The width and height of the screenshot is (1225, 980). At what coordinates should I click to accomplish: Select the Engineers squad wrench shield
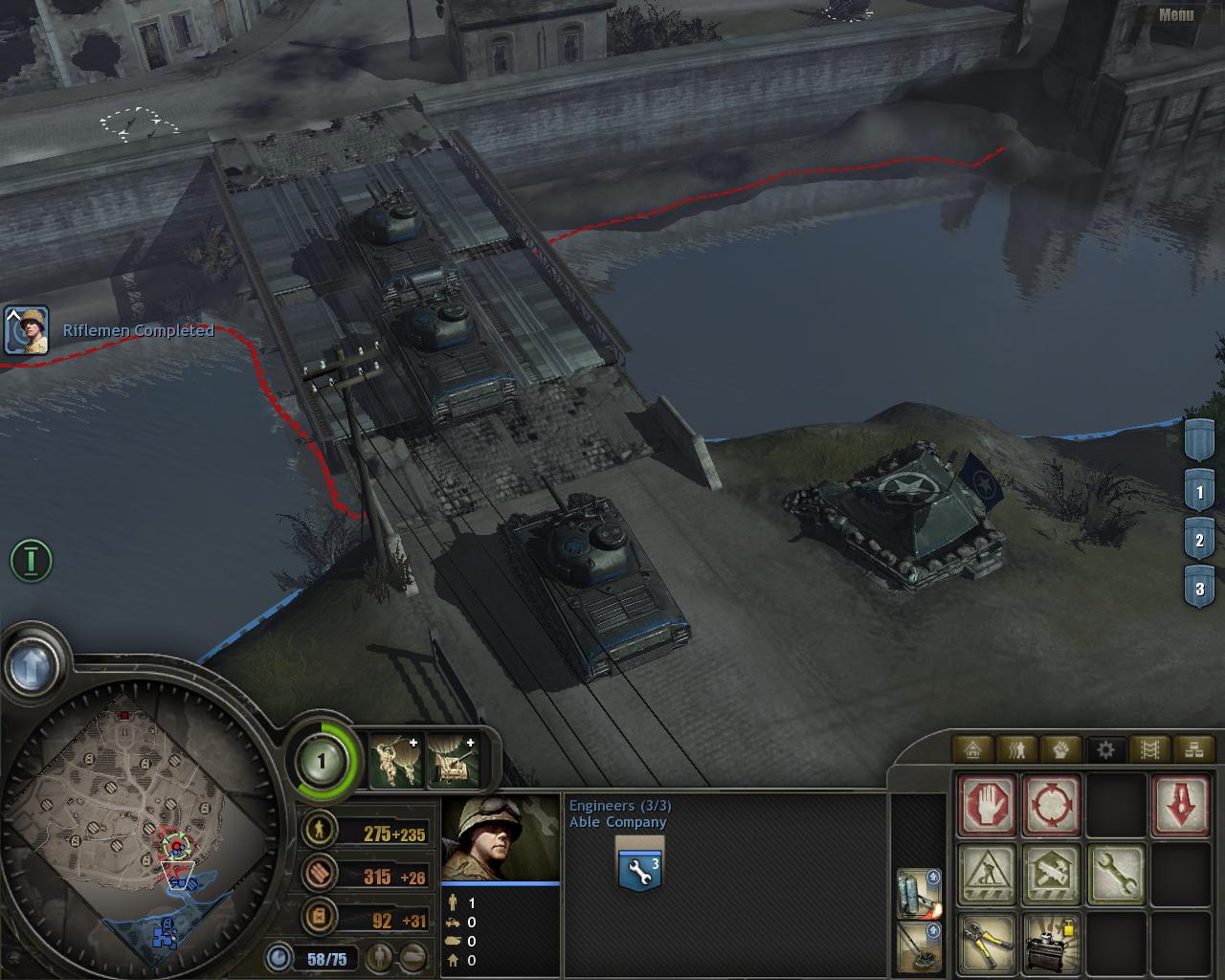pos(640,866)
